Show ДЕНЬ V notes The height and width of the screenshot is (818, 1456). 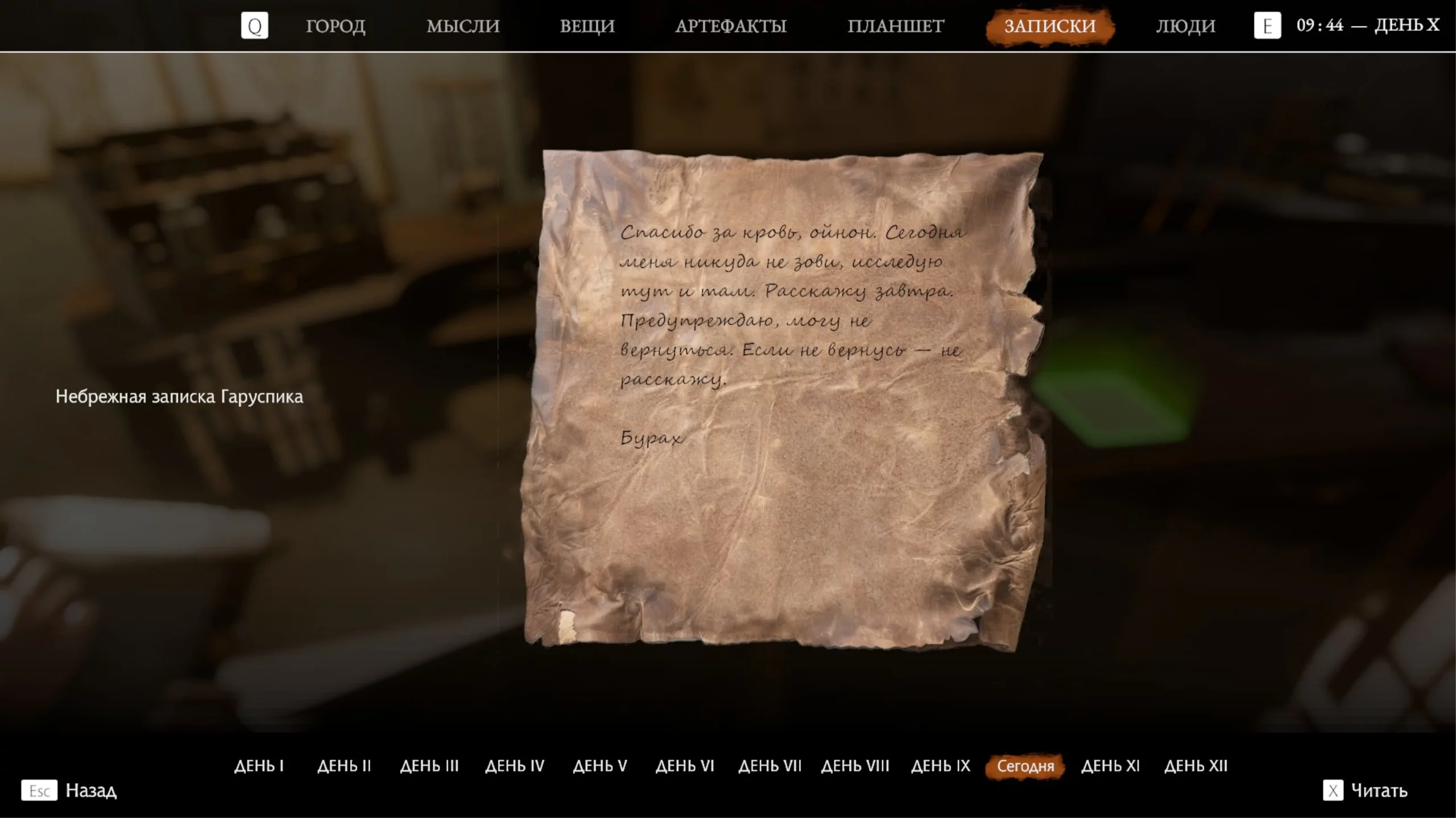600,766
